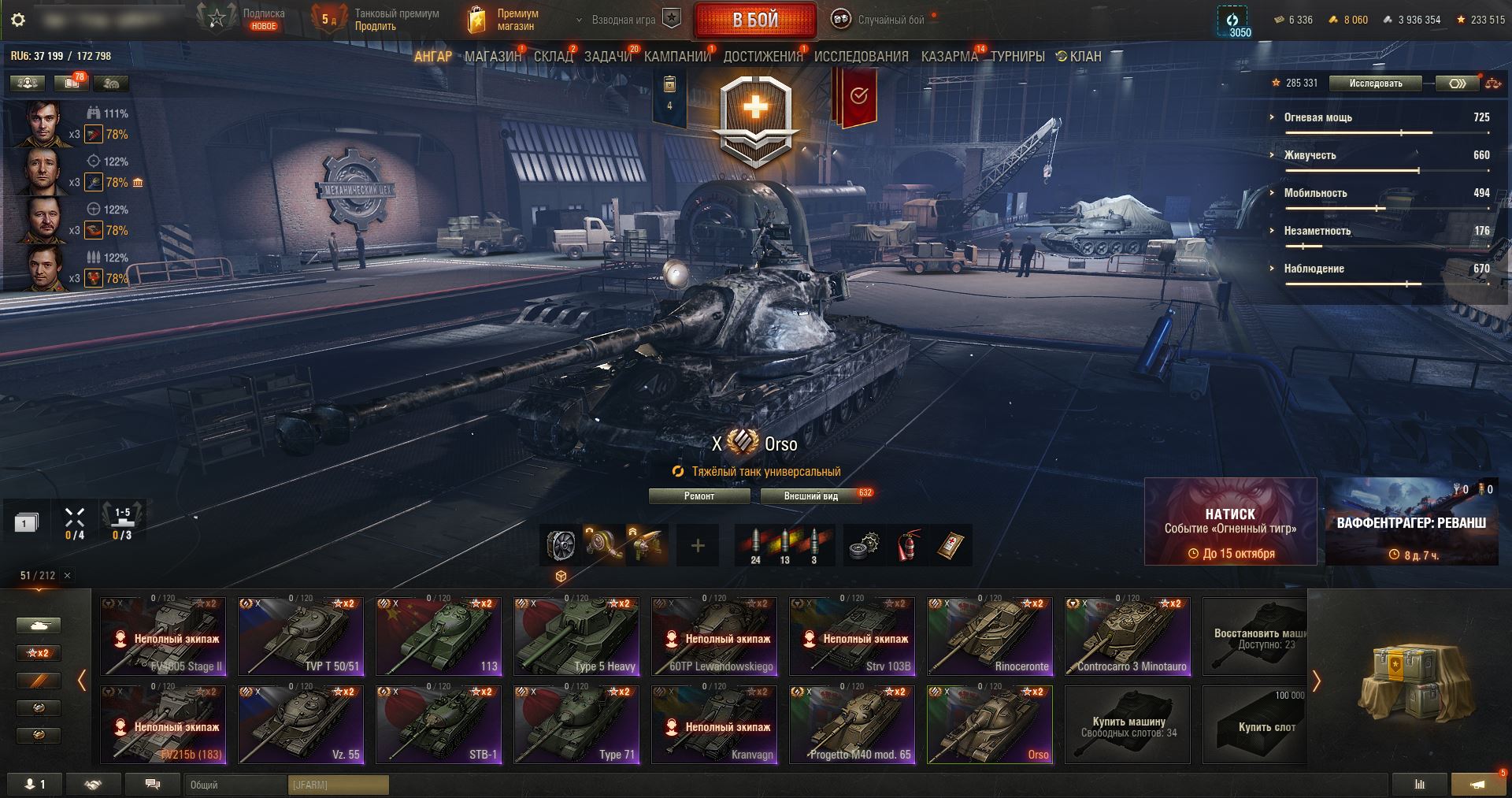Image resolution: width=1512 pixels, height=798 pixels.
Task: Select the STB-1 tank in carousel
Action: [x=439, y=725]
